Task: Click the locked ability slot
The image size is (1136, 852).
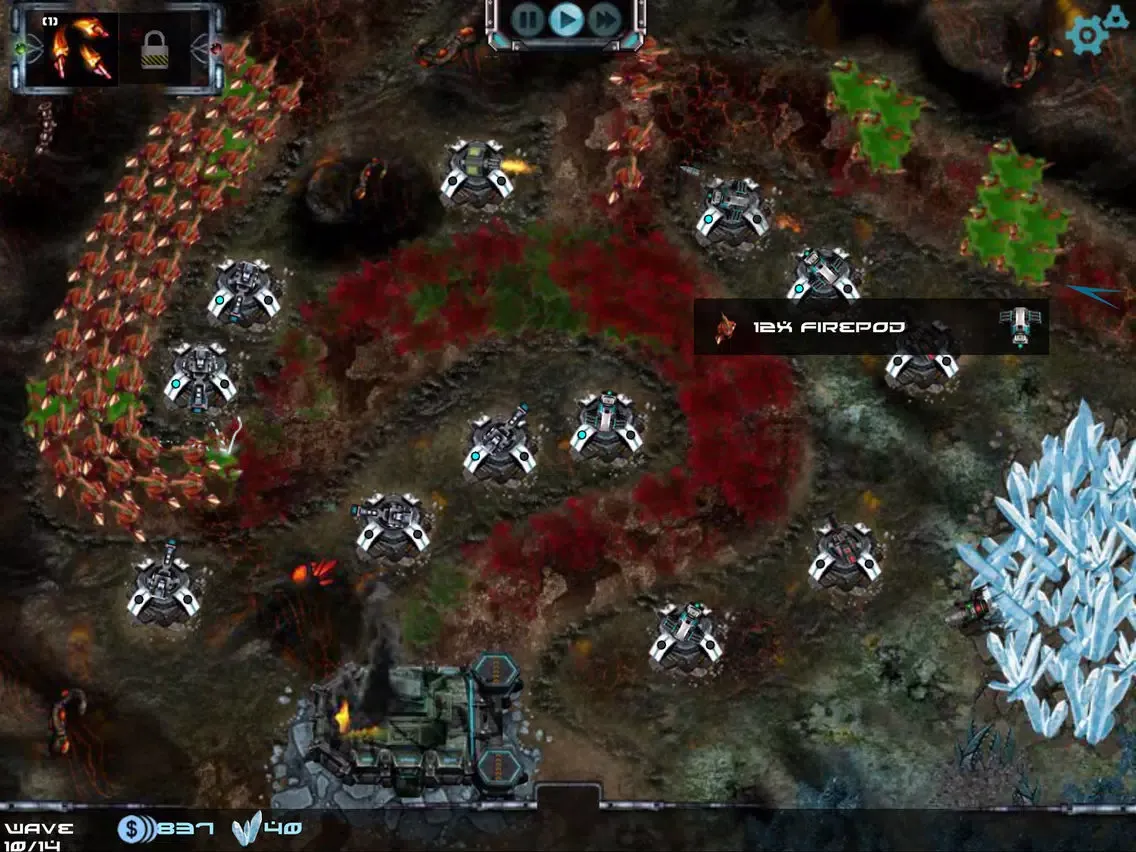Action: point(155,48)
